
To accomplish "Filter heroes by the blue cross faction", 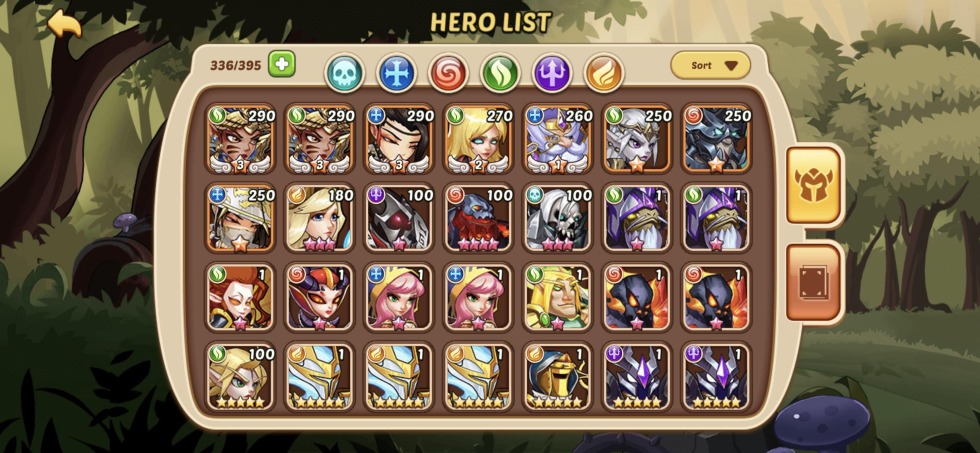I will pyautogui.click(x=396, y=72).
